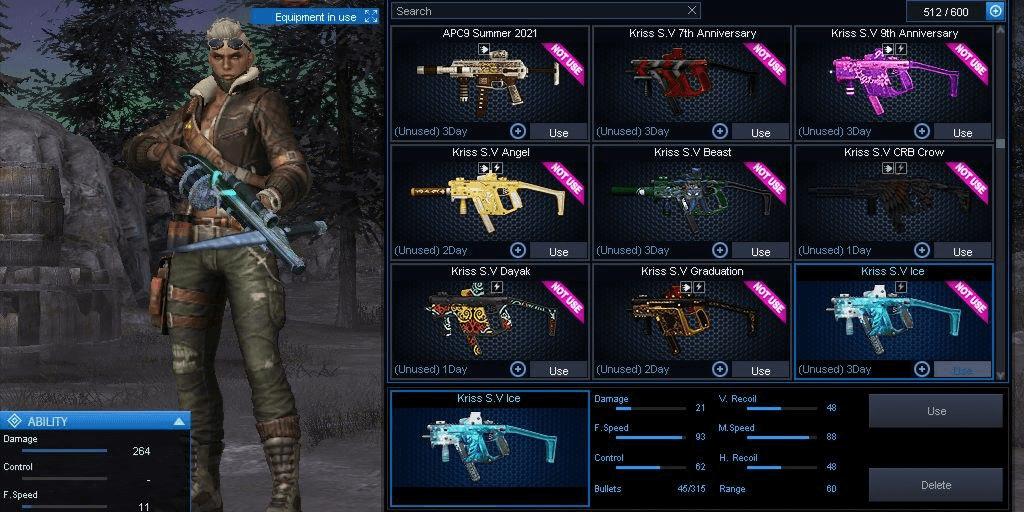Screen dimensions: 1024x512
Task: Extend duration of Kriss S.V Dayak
Action: 518,369
